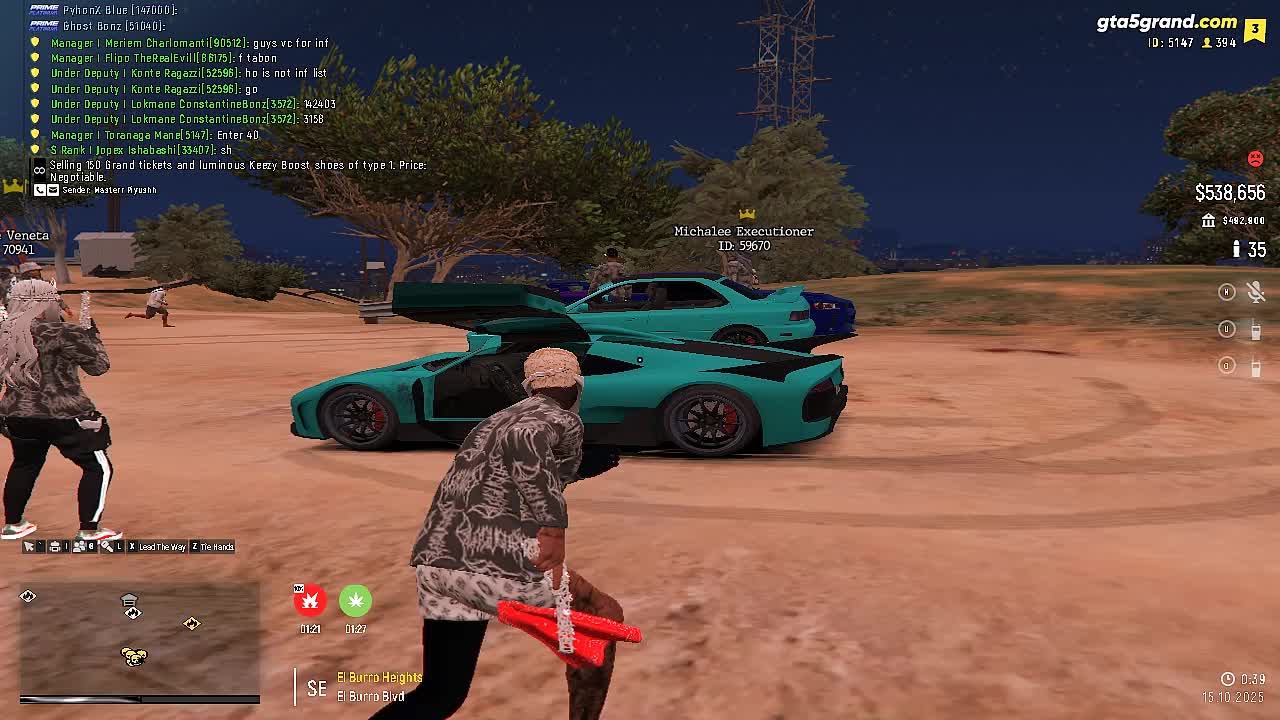Click the bank balance icon
This screenshot has width=1280, height=720.
tap(1208, 221)
